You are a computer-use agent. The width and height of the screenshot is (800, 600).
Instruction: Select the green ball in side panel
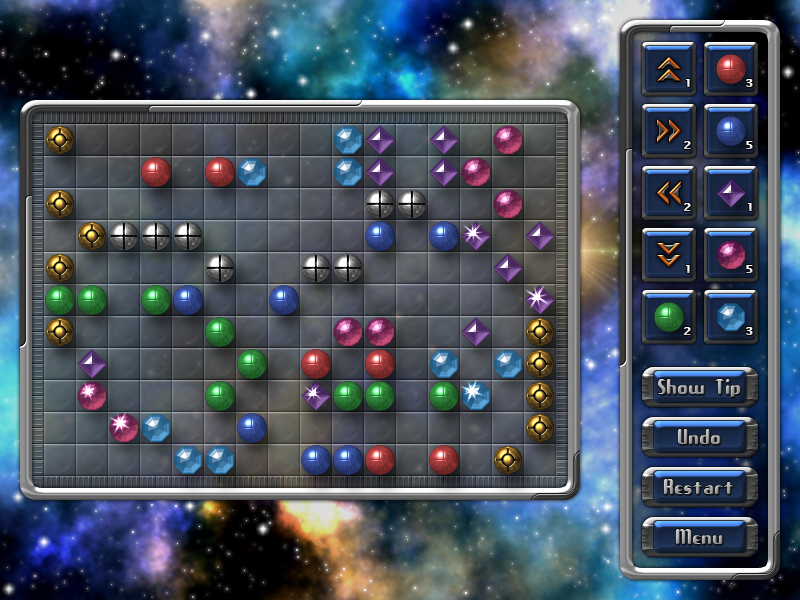(668, 317)
